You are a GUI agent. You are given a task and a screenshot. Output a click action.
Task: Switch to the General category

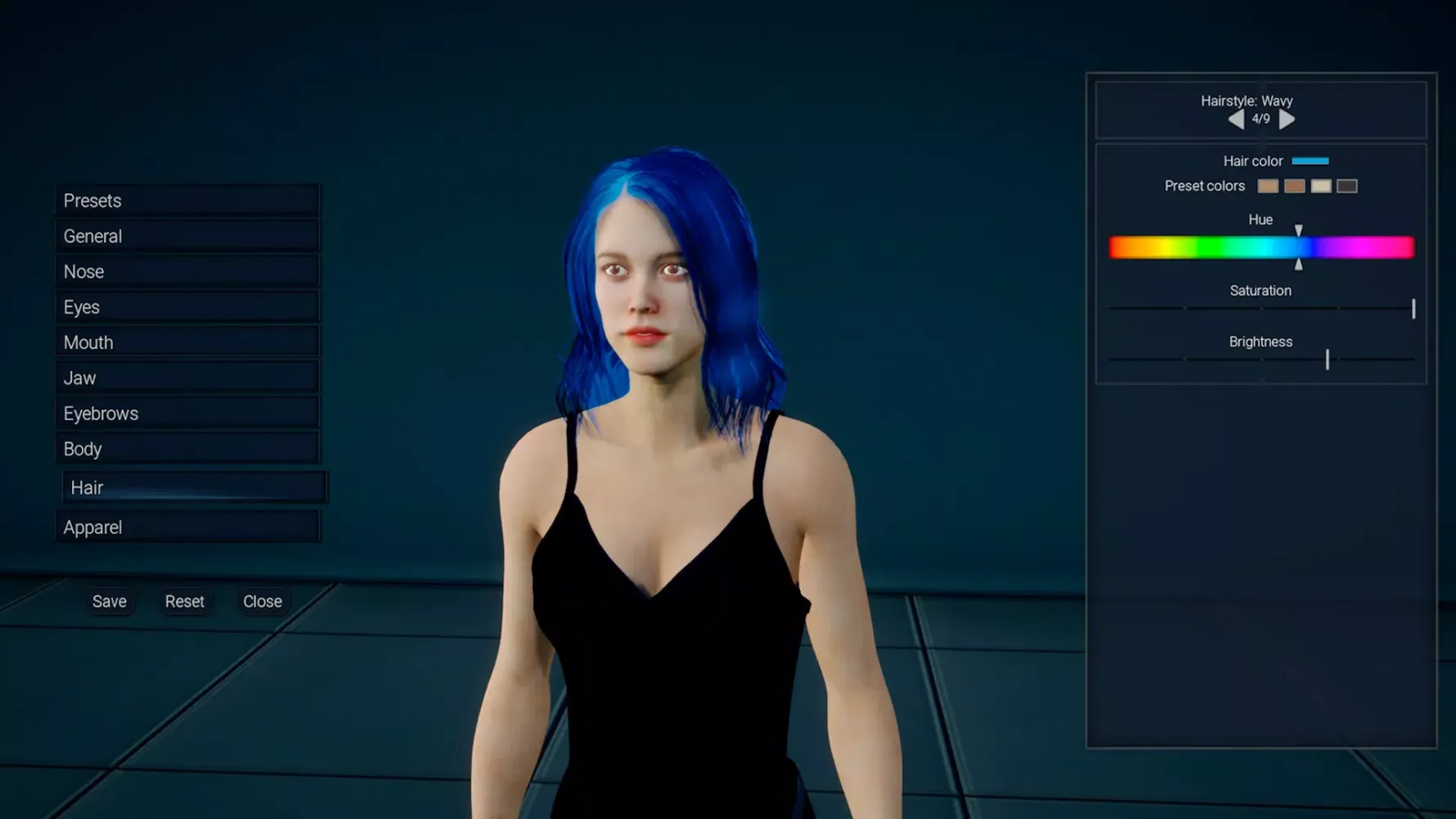pyautogui.click(x=92, y=236)
